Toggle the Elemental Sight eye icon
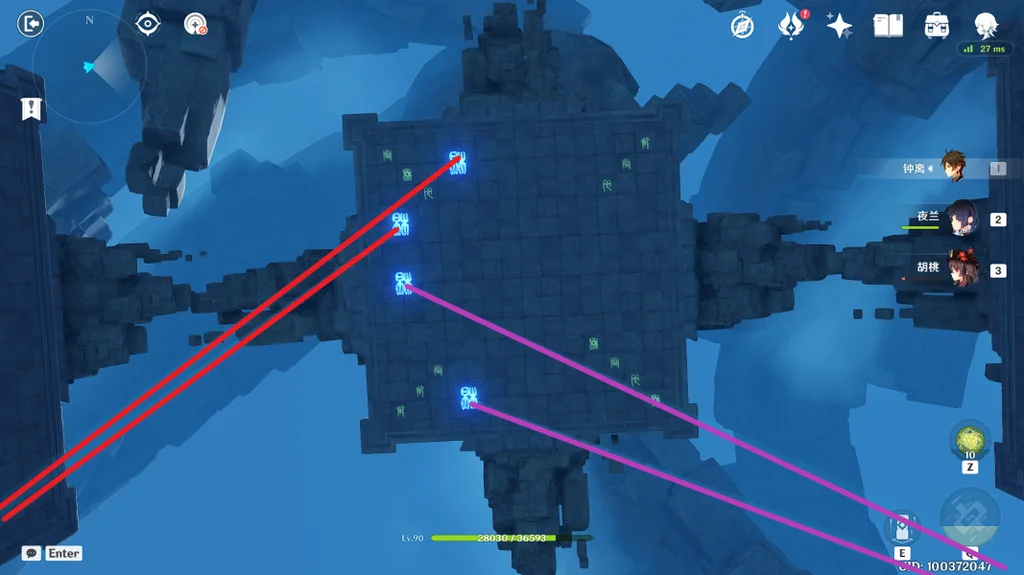The height and width of the screenshot is (575, 1024). pos(148,24)
